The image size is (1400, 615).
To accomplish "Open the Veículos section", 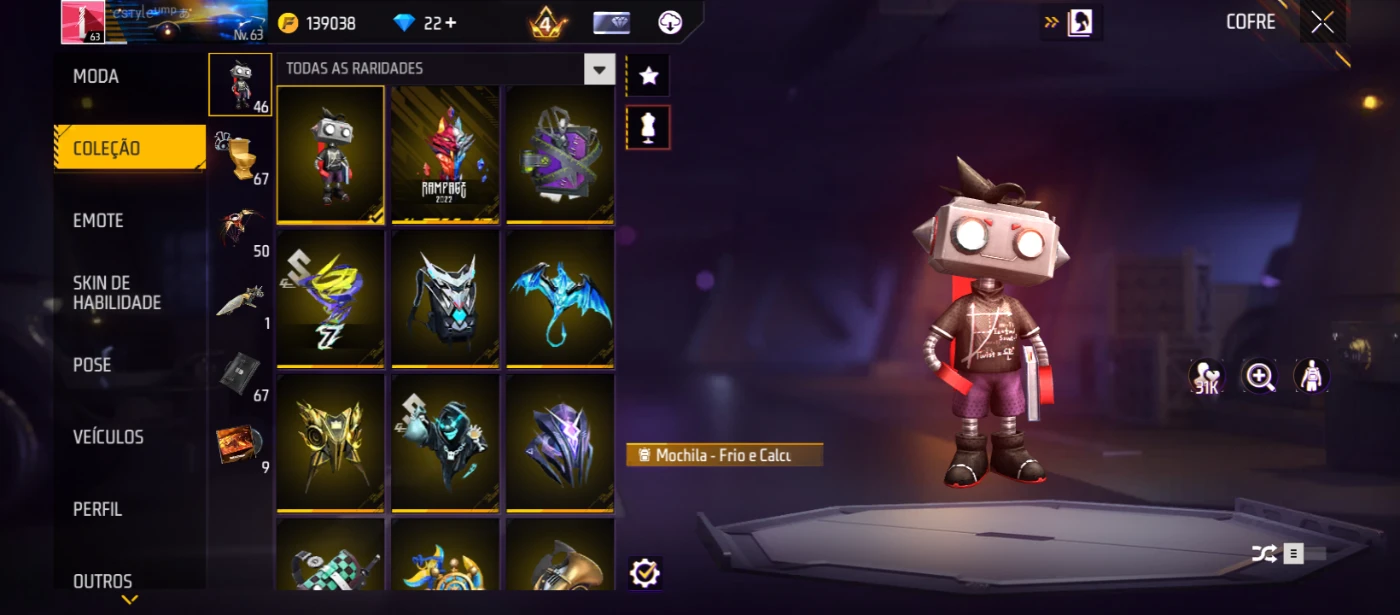I will [x=108, y=437].
